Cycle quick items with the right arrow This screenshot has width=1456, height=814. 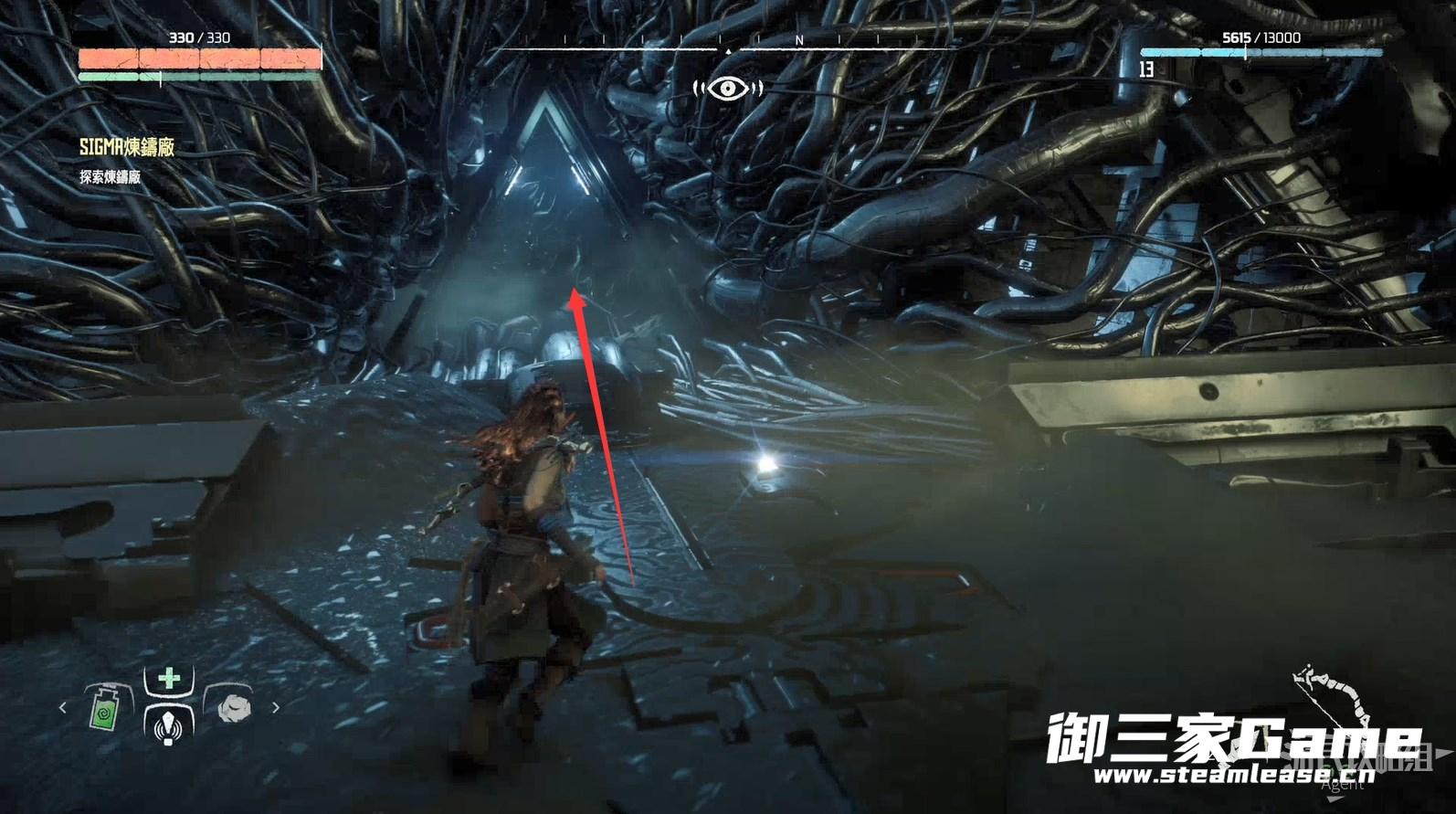tap(276, 707)
